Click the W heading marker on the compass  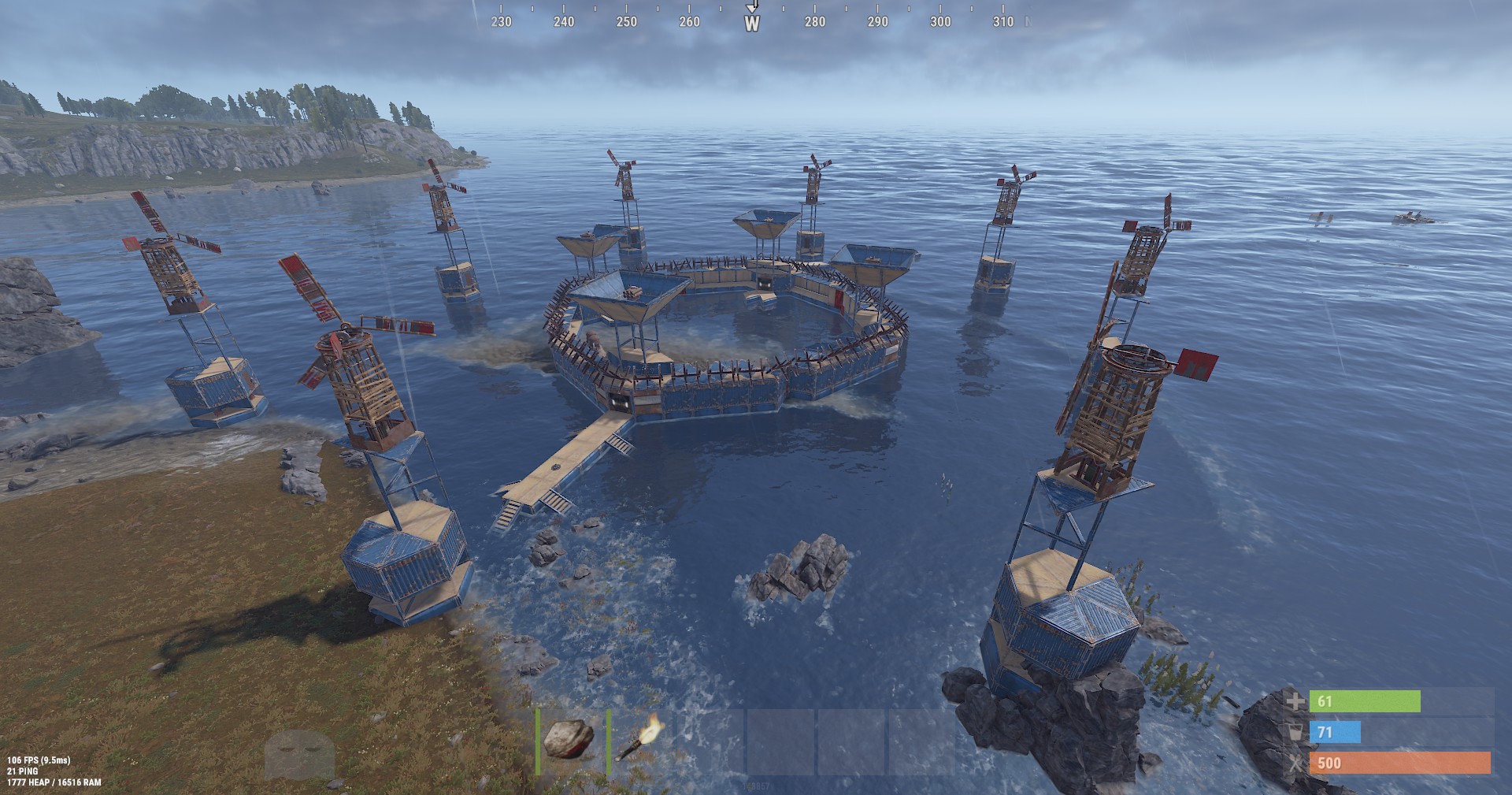point(752,24)
